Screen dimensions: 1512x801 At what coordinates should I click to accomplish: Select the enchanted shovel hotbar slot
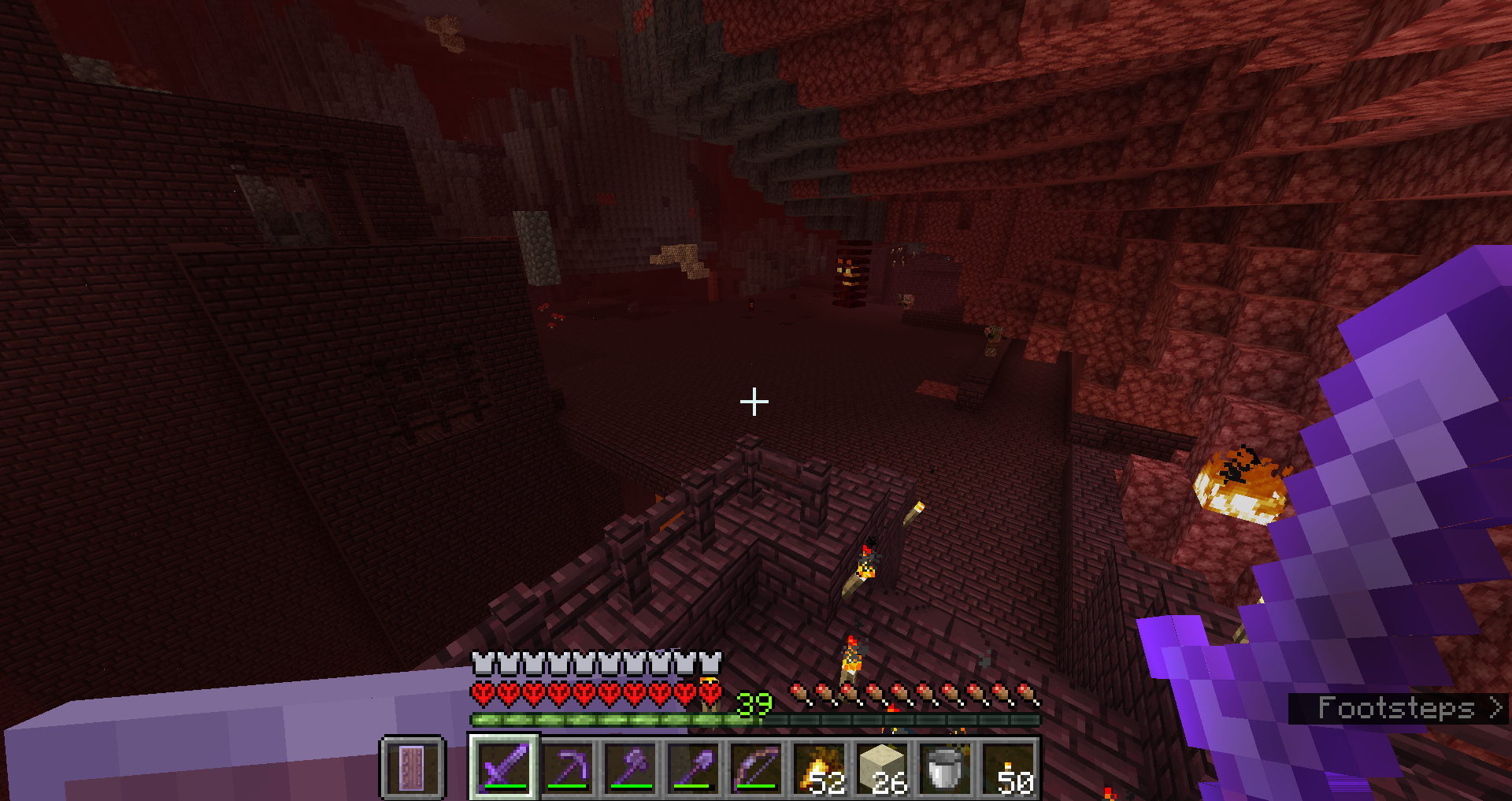[x=693, y=766]
